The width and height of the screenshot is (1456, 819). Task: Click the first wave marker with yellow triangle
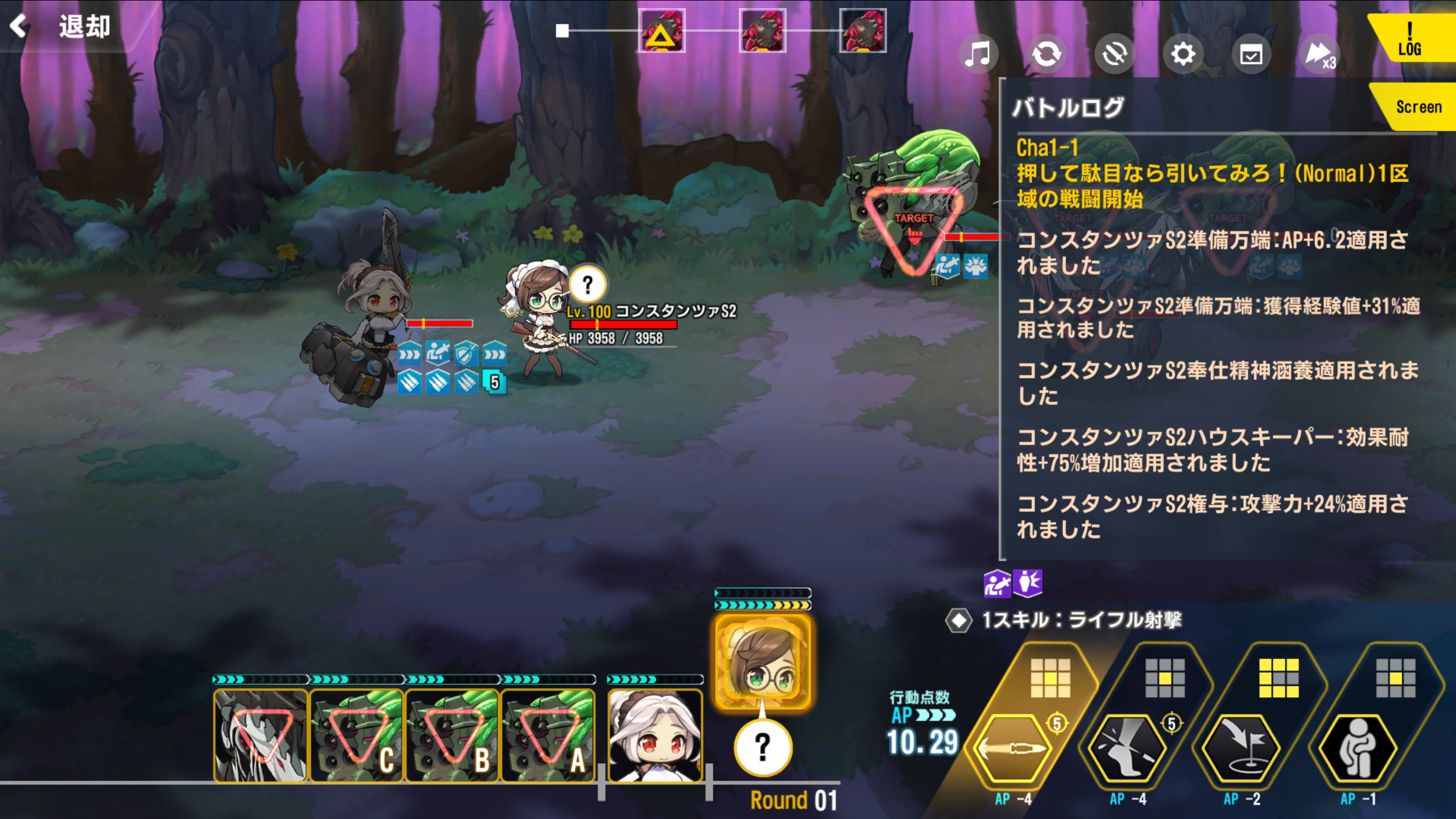[661, 31]
